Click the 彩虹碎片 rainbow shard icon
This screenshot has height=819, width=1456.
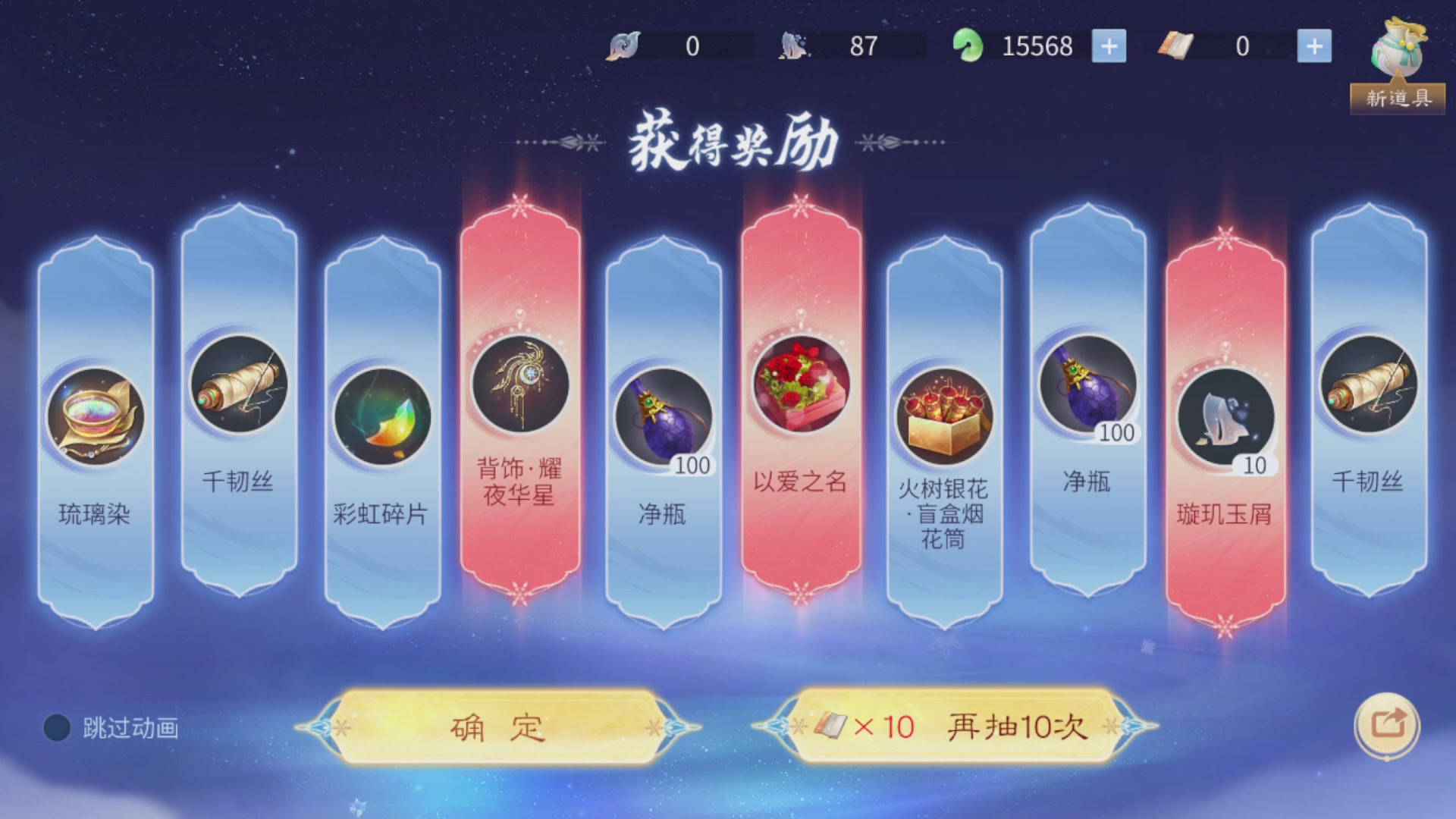click(x=379, y=413)
